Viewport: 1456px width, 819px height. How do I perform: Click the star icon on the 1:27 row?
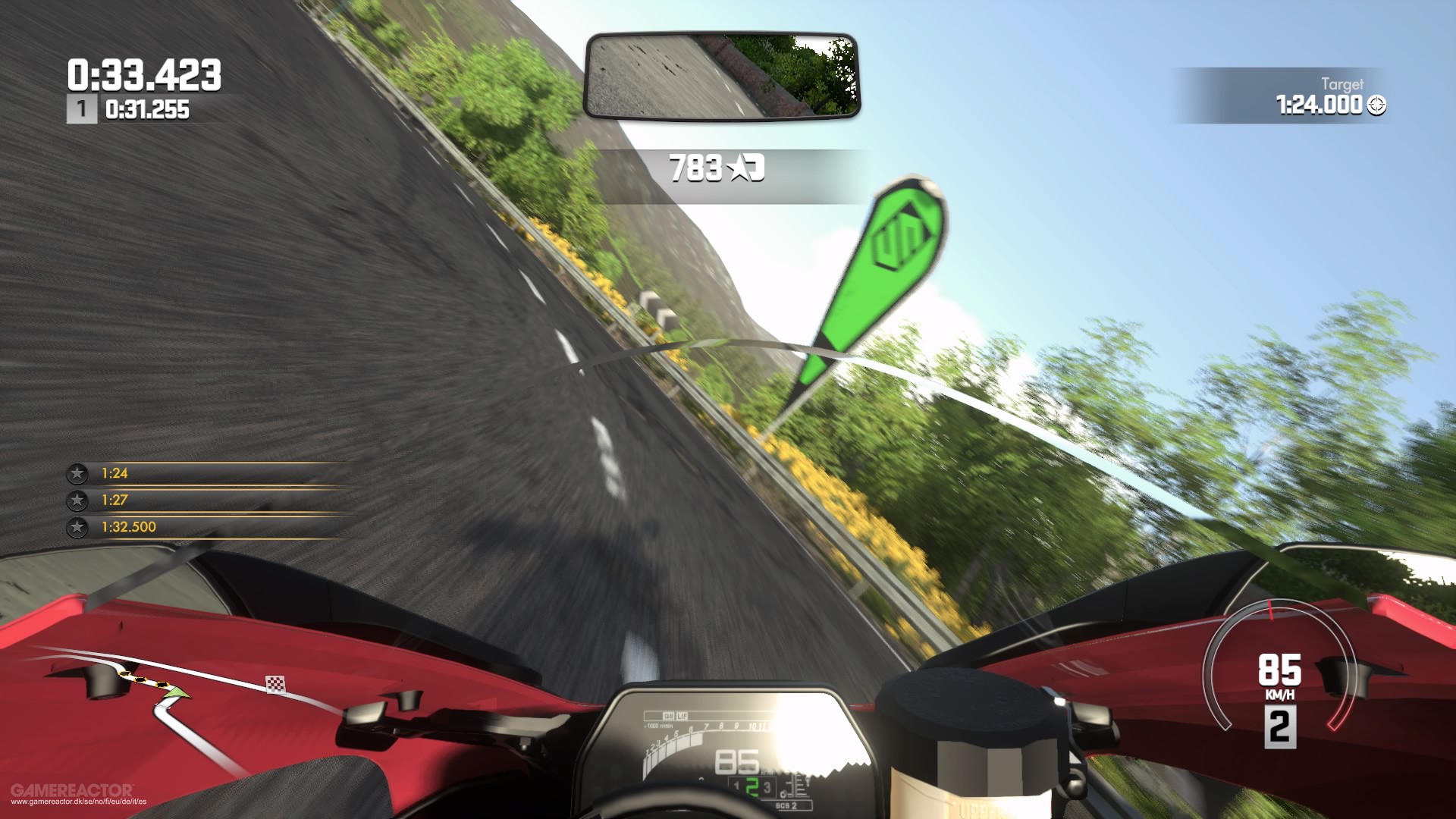click(77, 500)
